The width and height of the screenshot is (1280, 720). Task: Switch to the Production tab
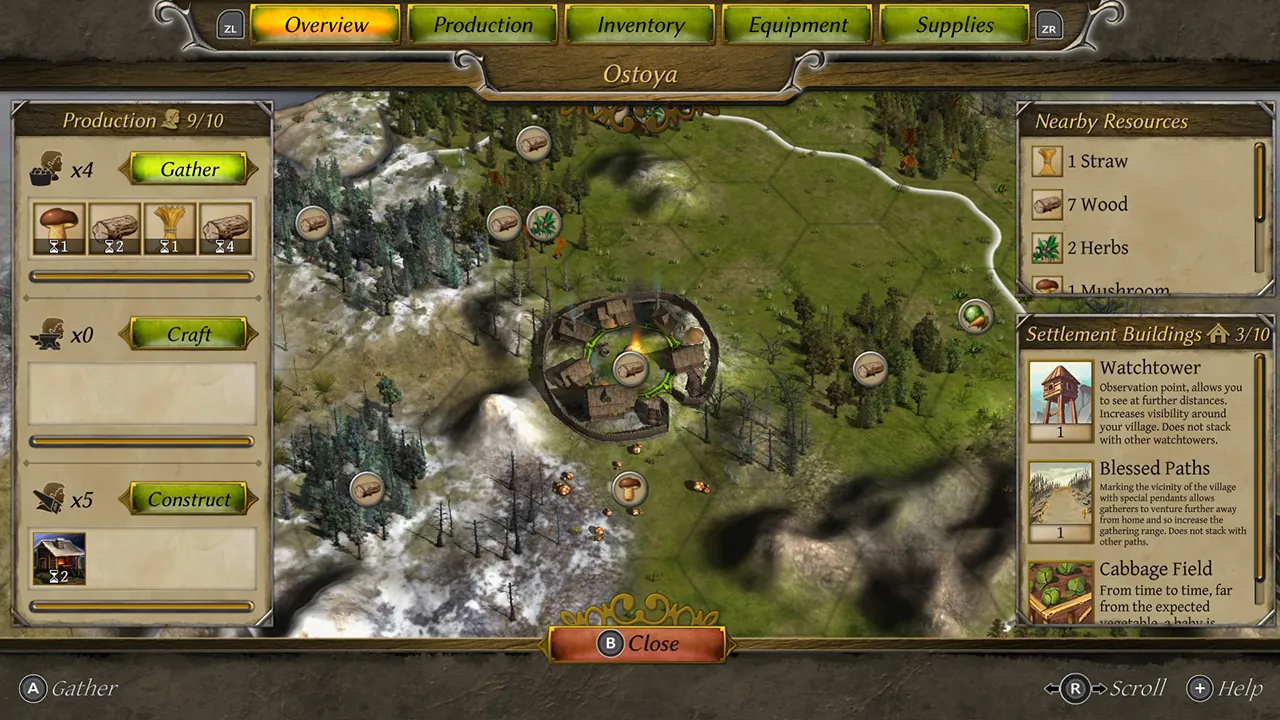coord(483,25)
